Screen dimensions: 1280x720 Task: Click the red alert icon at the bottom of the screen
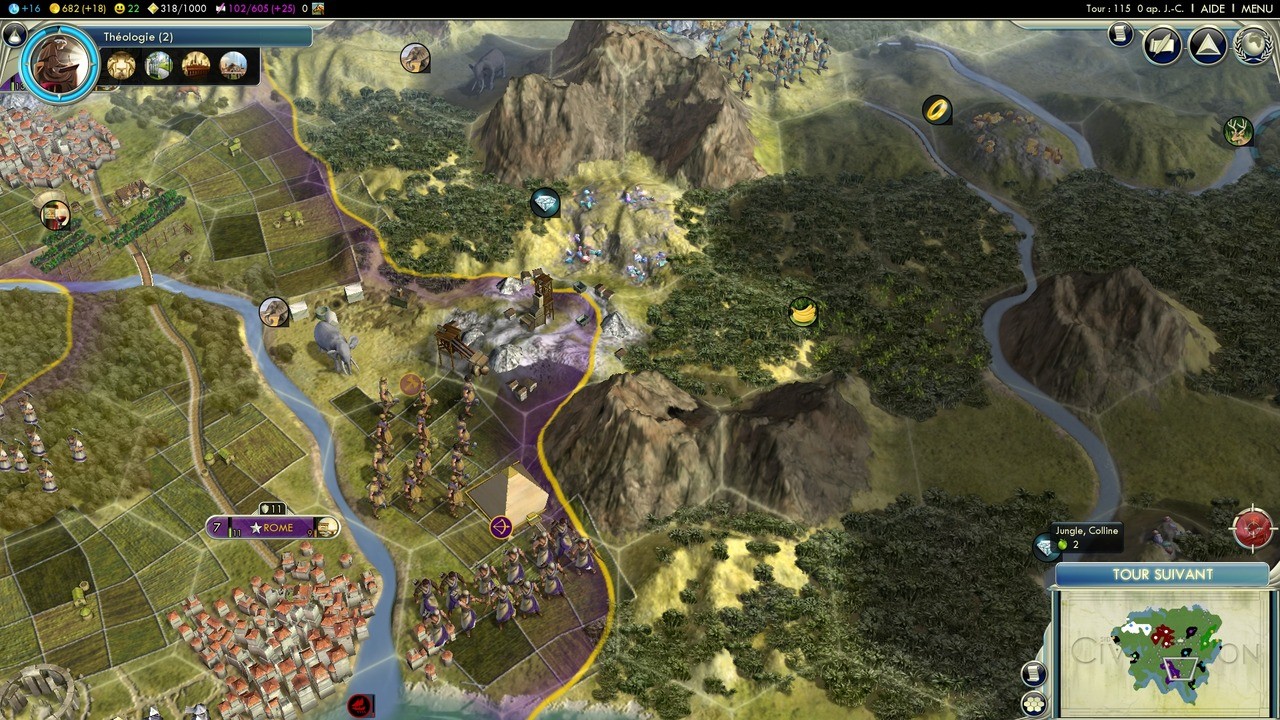361,705
